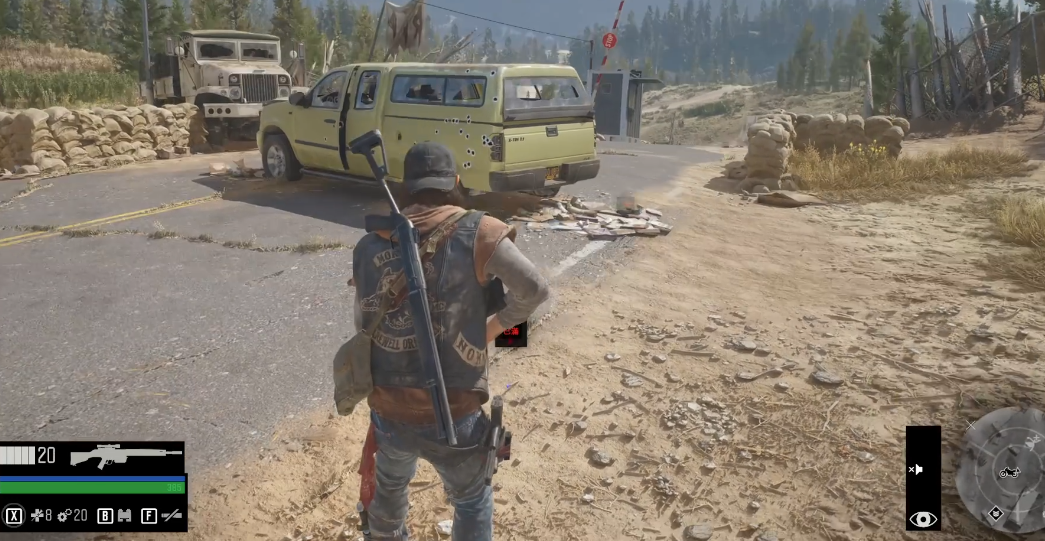Screen dimensions: 1045x541
Task: Click the motorcycle marker on the minimap
Action: click(1009, 472)
